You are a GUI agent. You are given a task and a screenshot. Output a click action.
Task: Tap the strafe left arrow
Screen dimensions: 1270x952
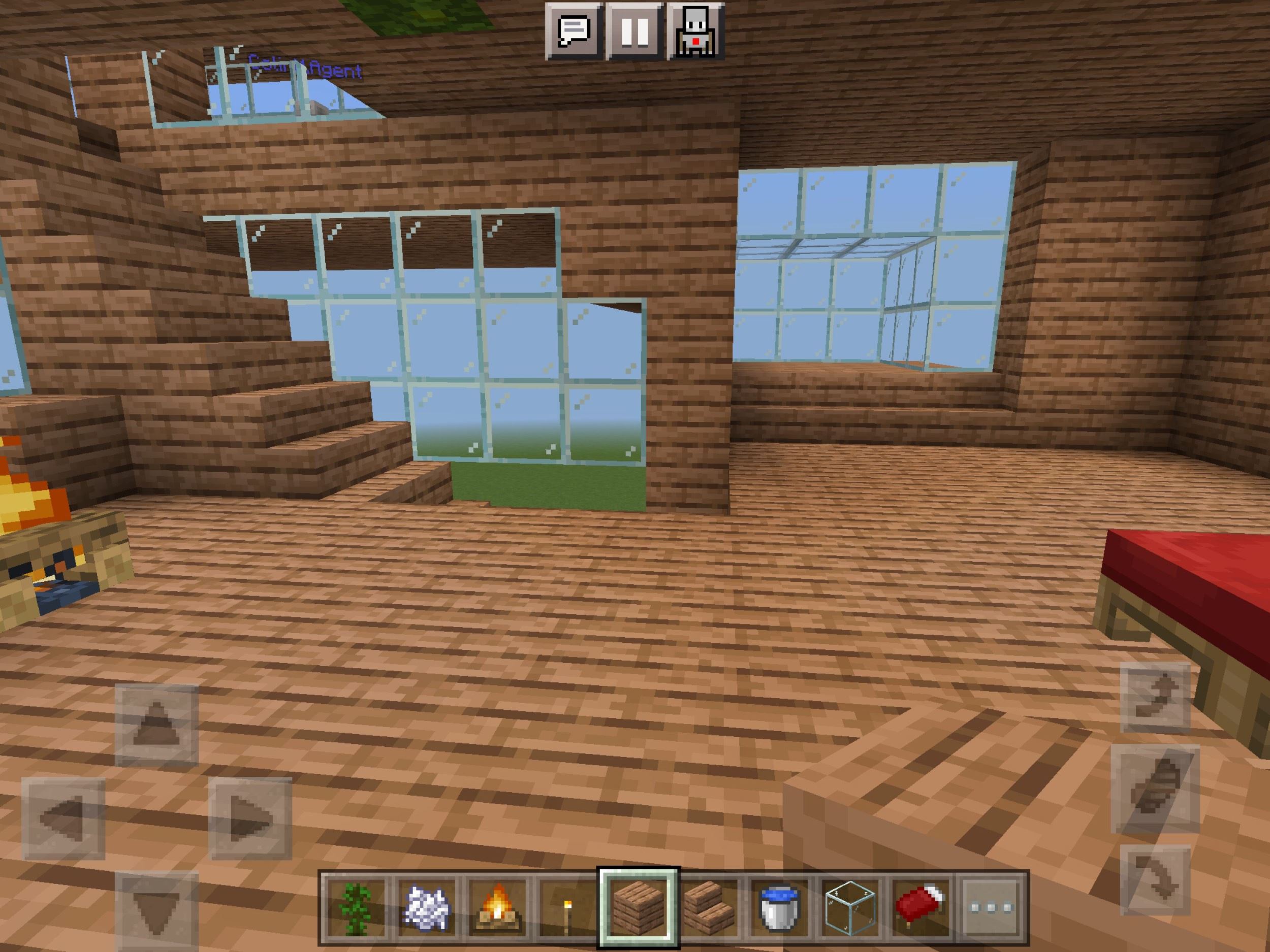[x=63, y=818]
